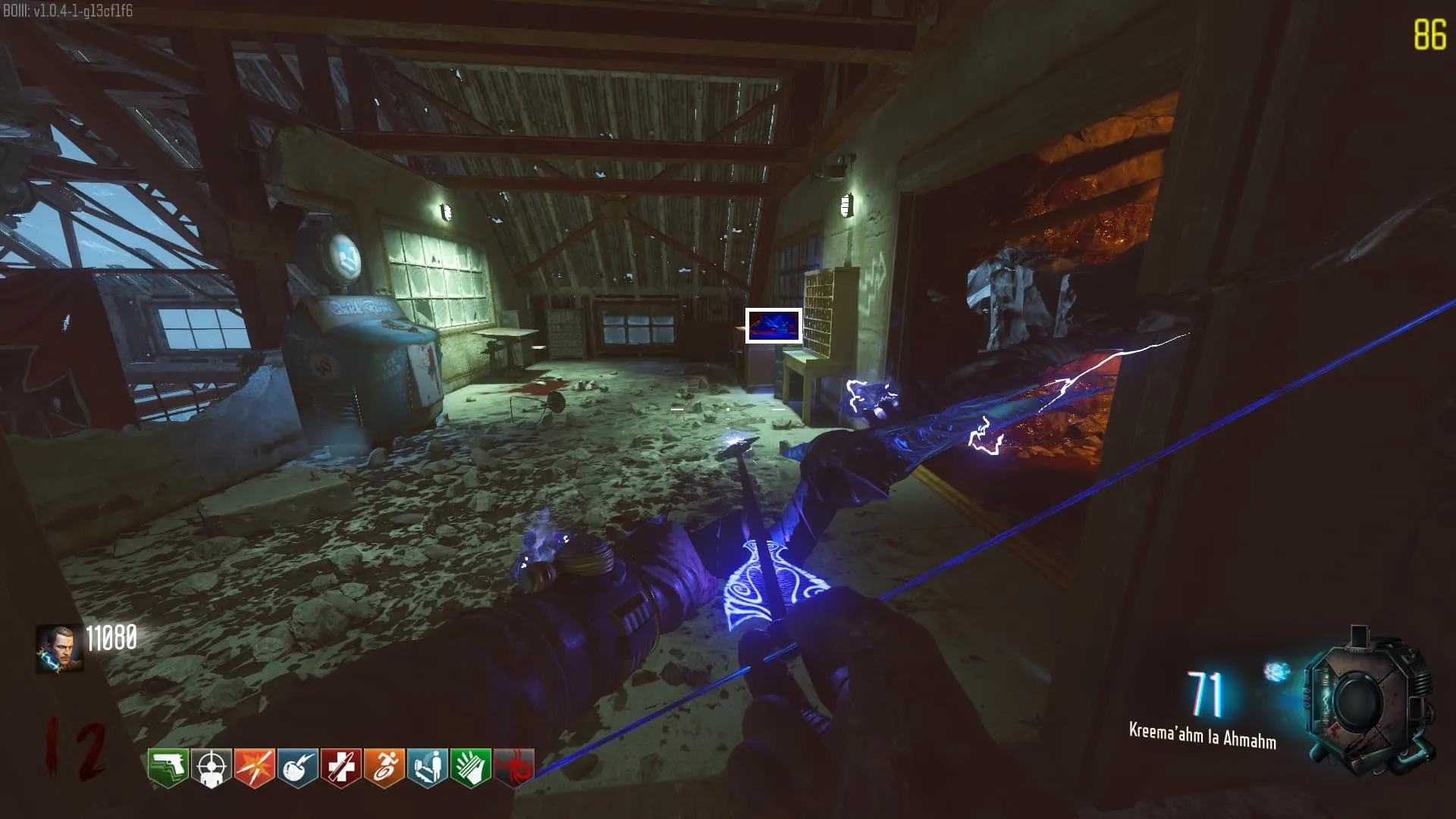The image size is (1456, 819).
Task: Click the red spider Widow's Wine perk icon
Action: [x=513, y=768]
